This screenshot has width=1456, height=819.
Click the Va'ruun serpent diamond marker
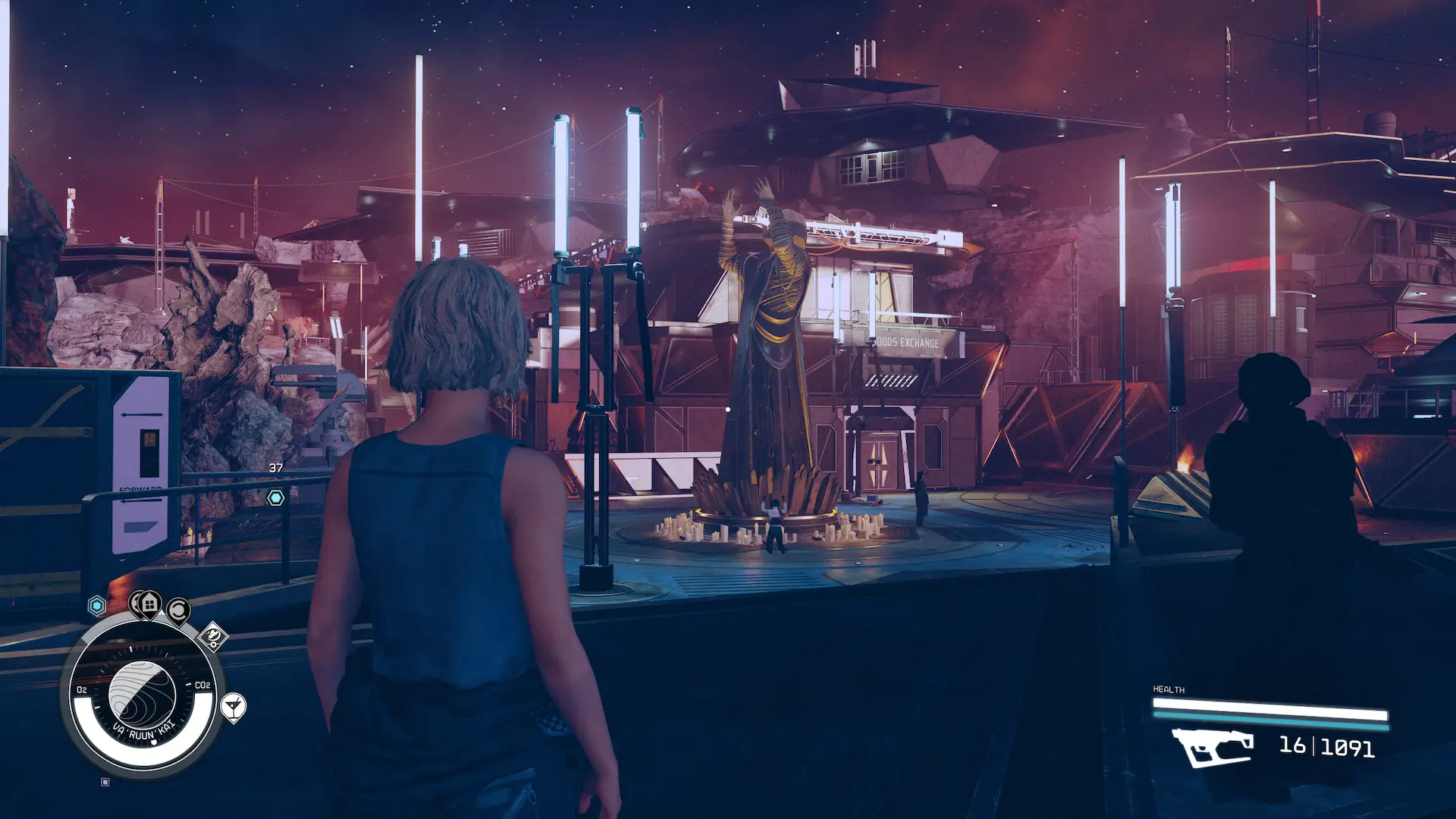[214, 636]
